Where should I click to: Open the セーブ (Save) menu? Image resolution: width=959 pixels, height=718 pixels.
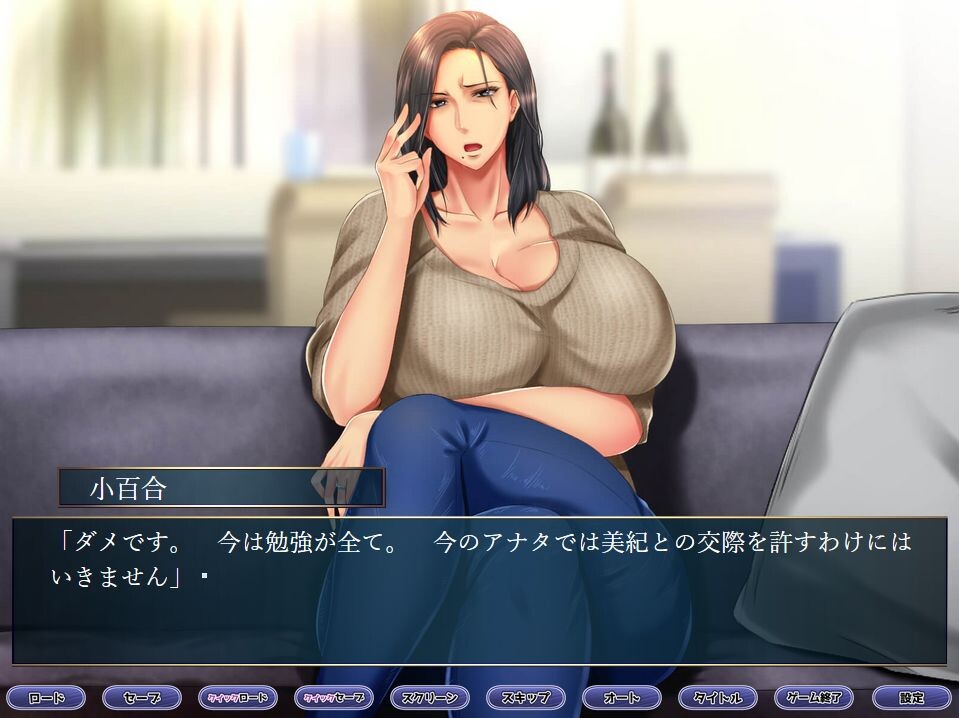click(141, 697)
